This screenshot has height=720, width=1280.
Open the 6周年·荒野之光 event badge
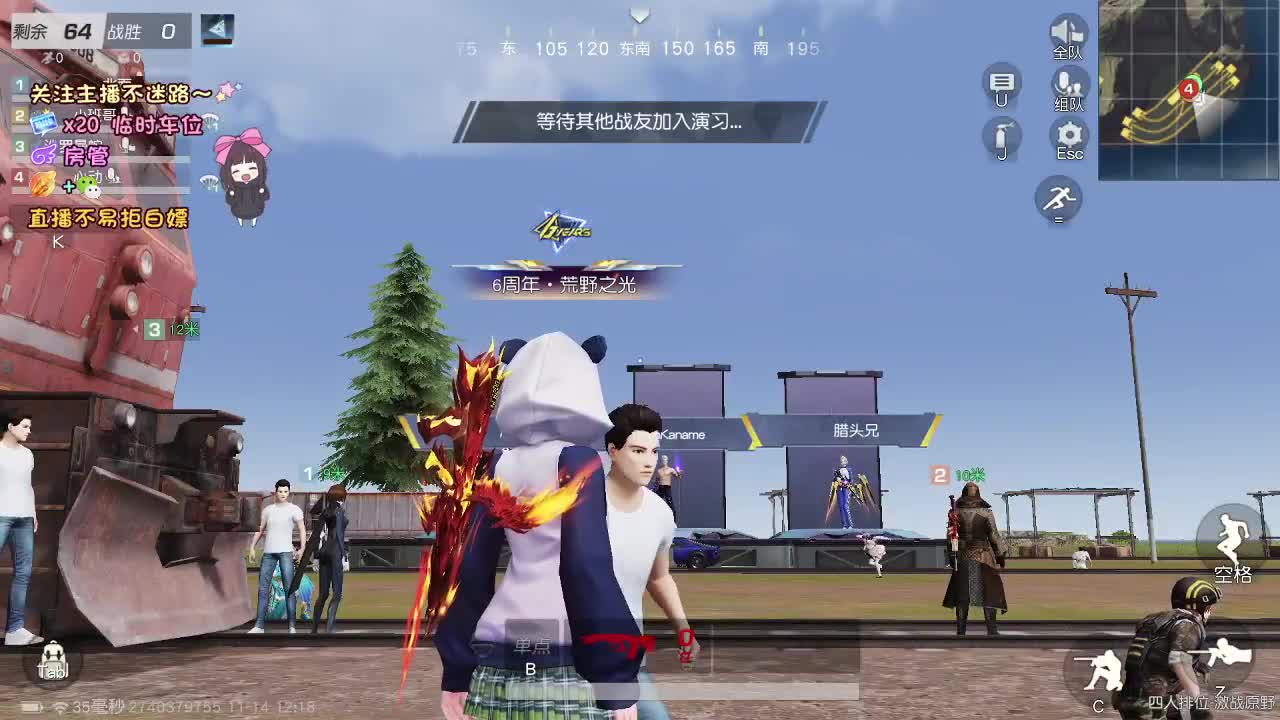563,283
